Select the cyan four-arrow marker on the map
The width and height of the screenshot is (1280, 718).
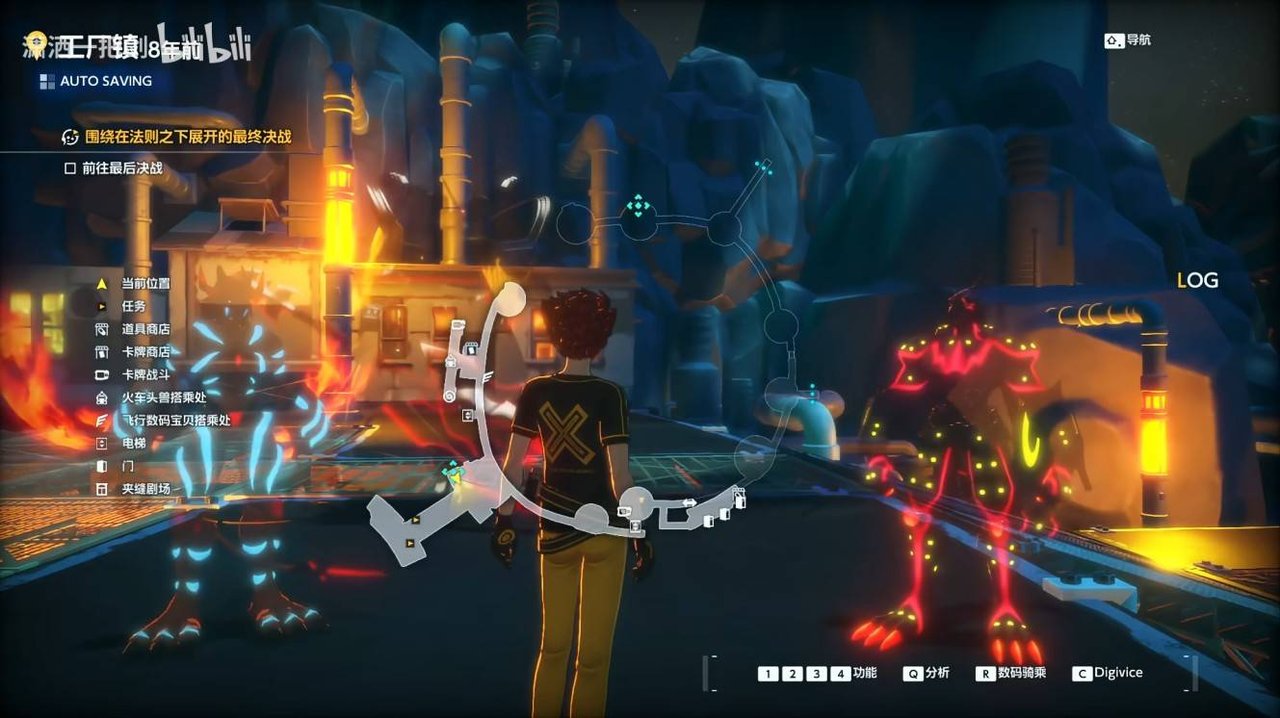click(x=637, y=207)
